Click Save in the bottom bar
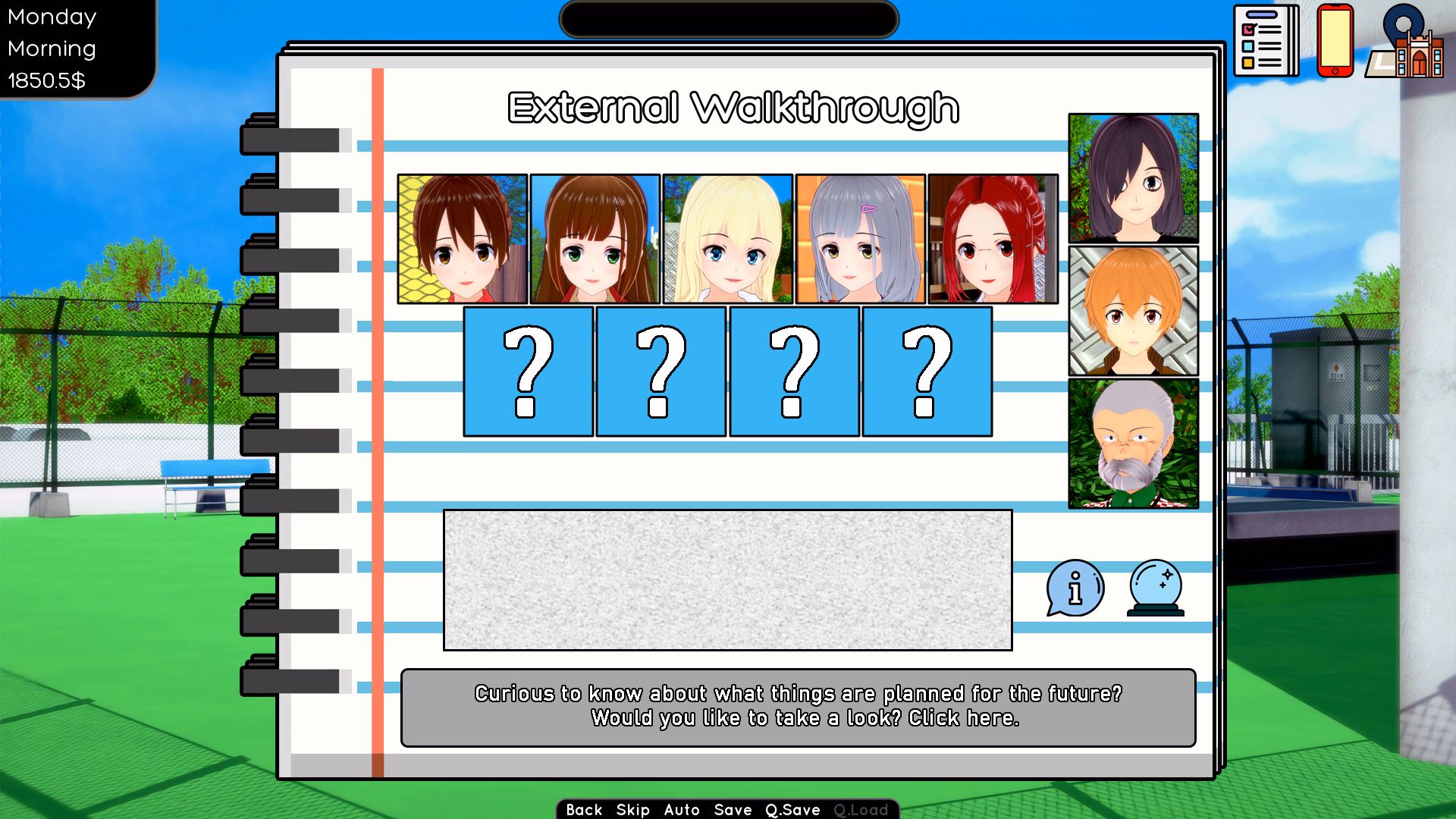Image resolution: width=1456 pixels, height=819 pixels. 732,810
